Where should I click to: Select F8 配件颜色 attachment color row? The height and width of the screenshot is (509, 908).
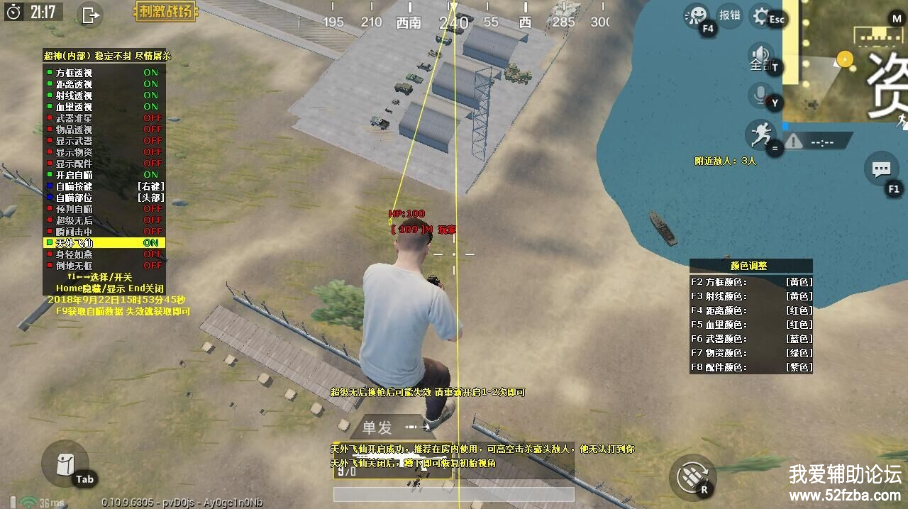click(751, 367)
